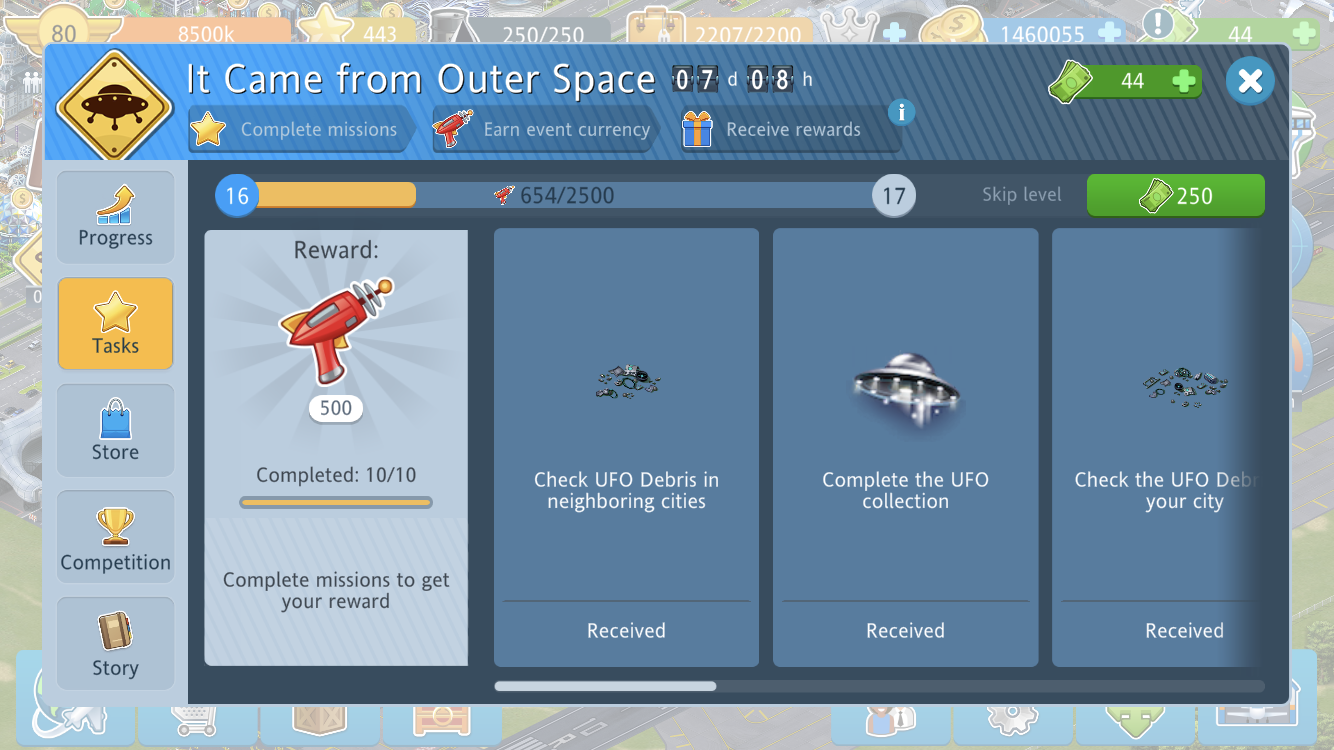Click the Earn event currency step
1334x750 pixels.
click(545, 130)
